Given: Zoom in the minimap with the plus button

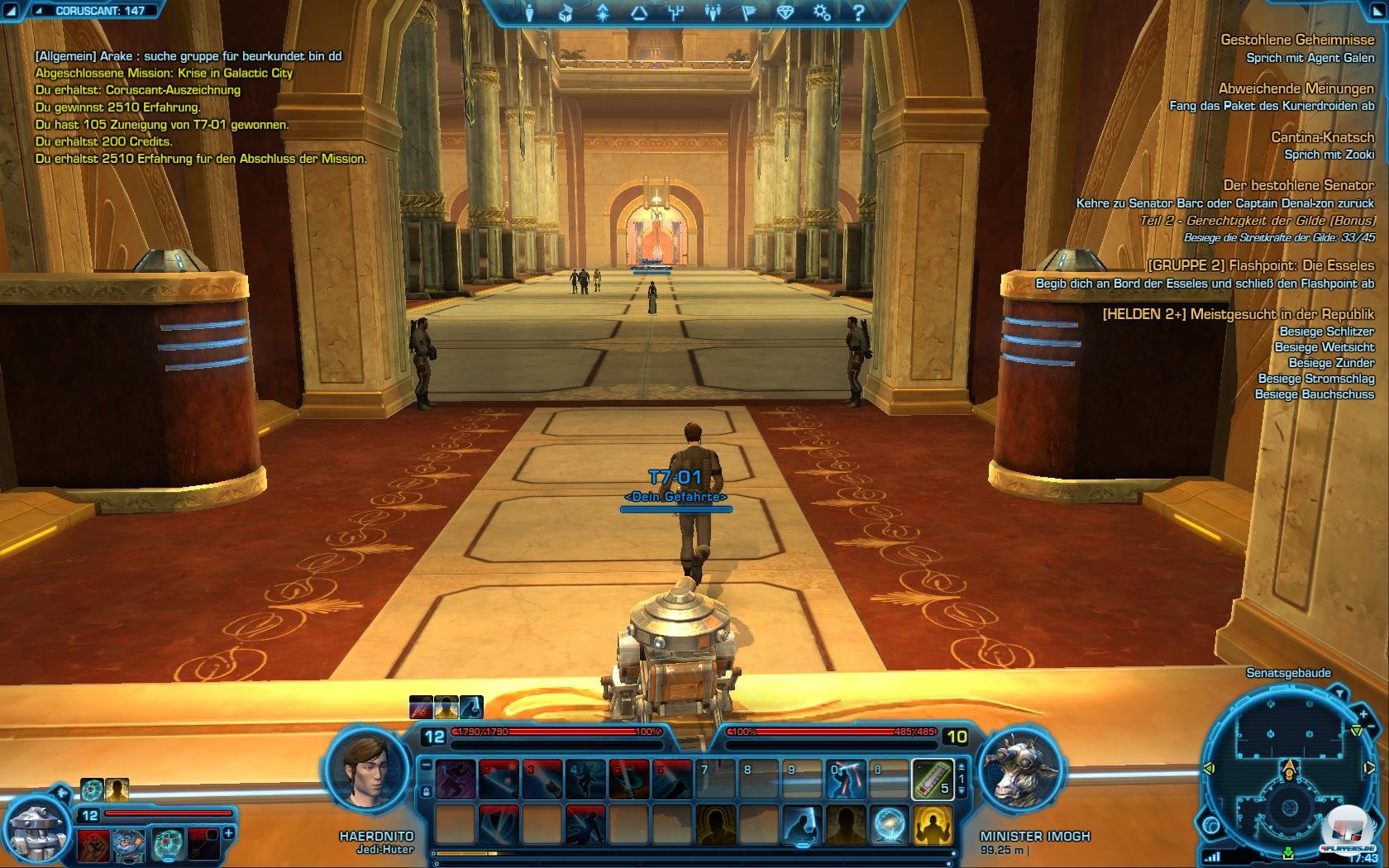Looking at the screenshot, I should (x=1363, y=714).
